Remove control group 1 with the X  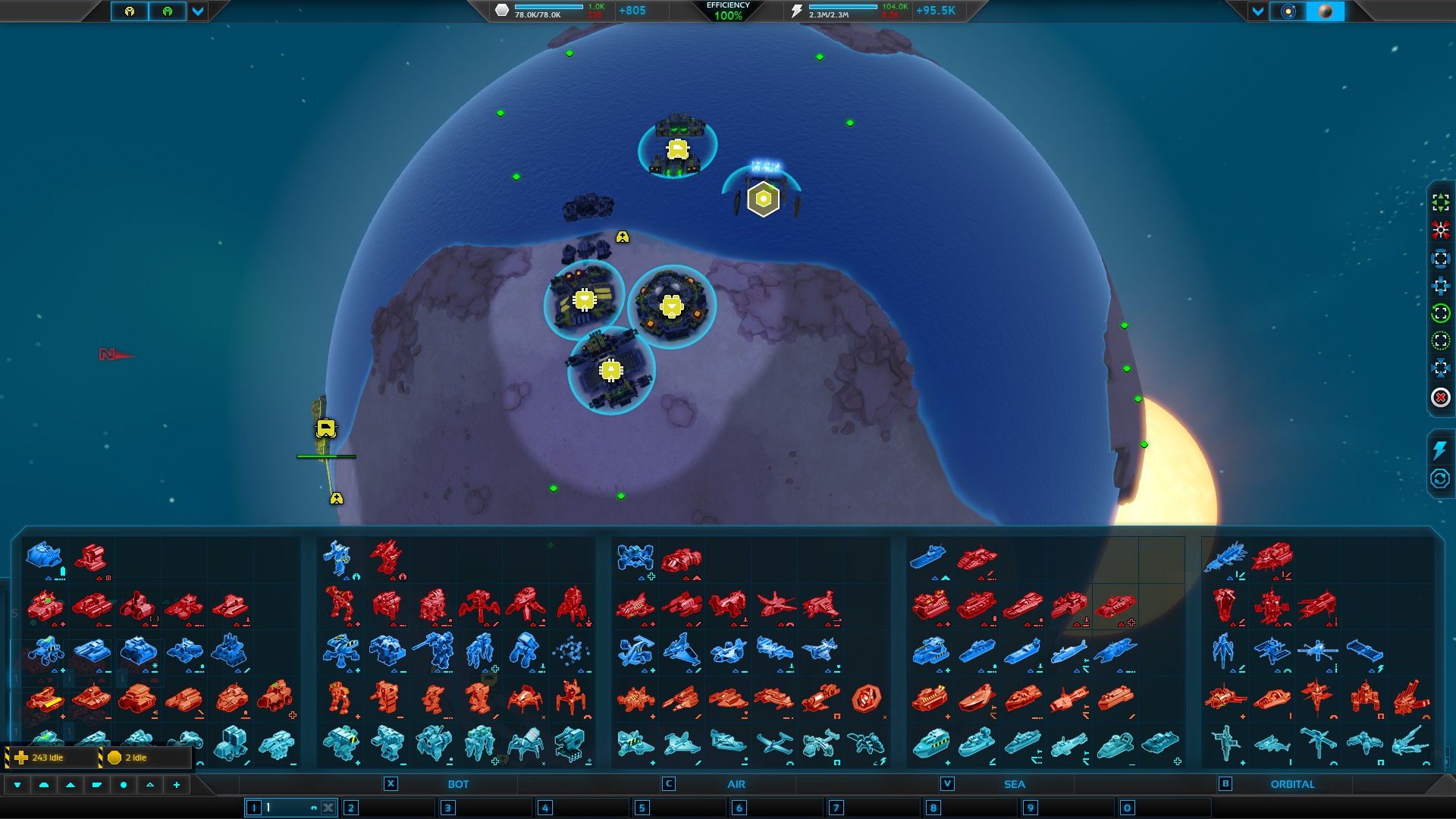328,808
